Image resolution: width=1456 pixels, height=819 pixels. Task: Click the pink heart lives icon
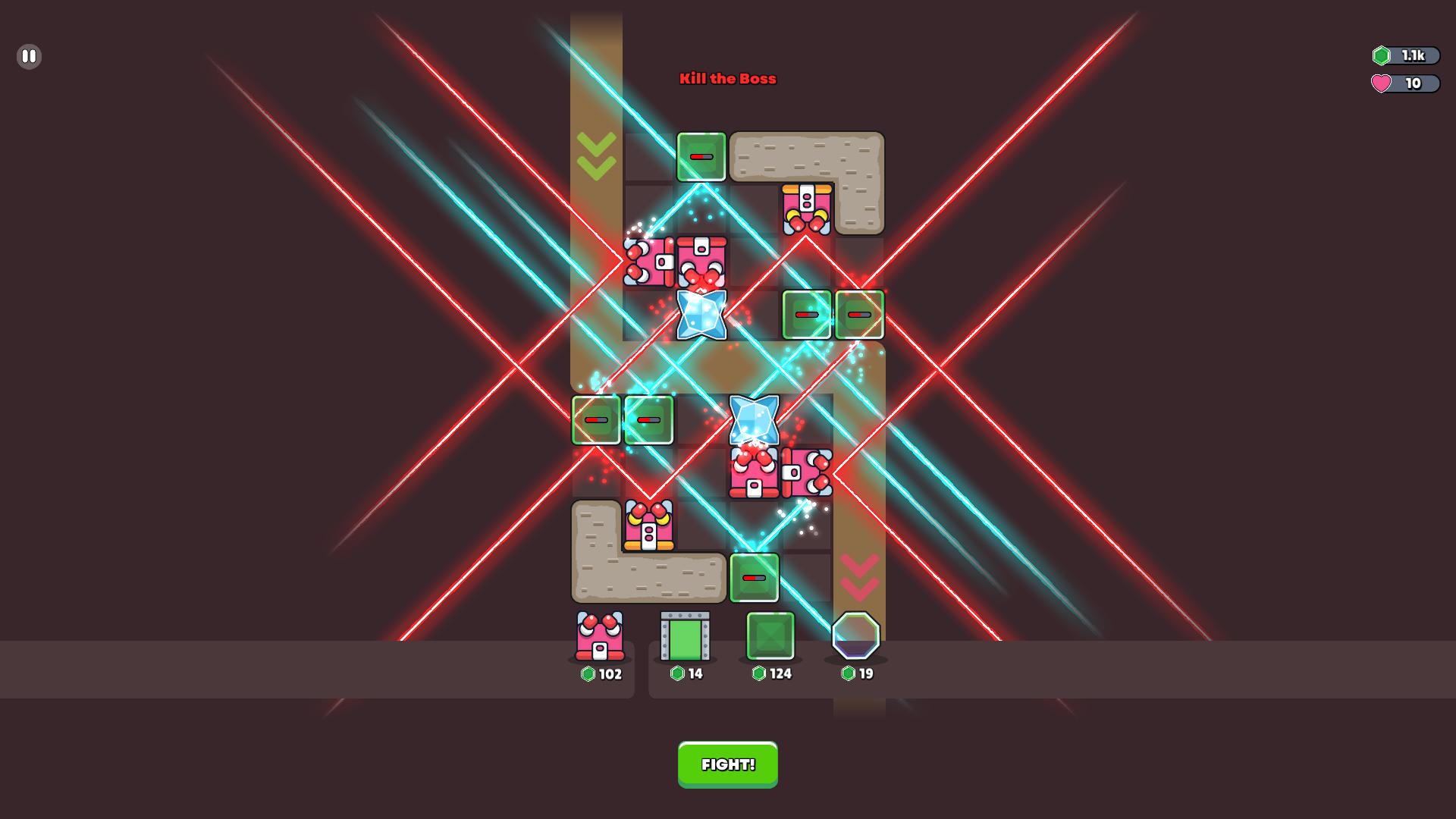point(1382,84)
